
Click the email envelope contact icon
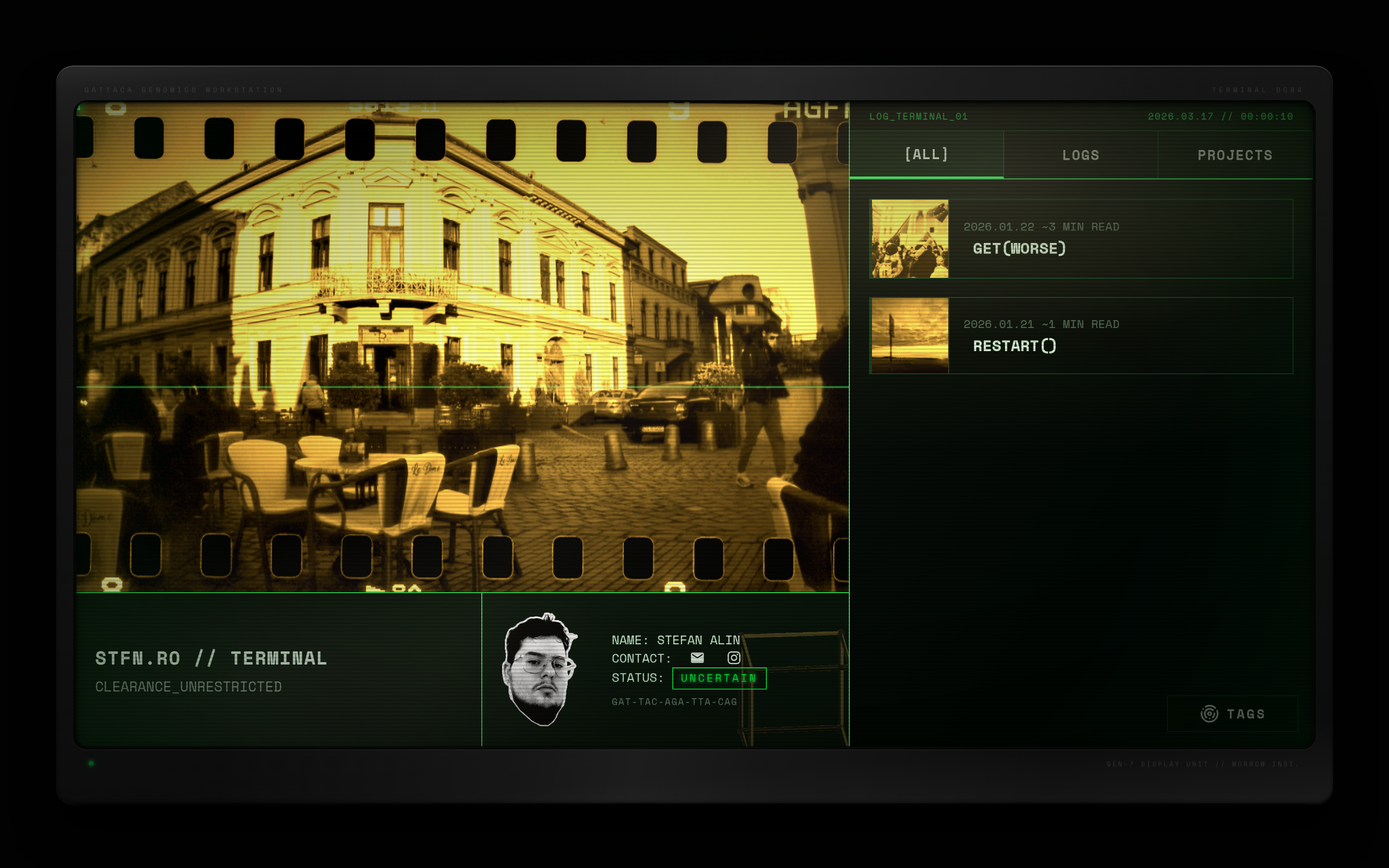coord(697,658)
